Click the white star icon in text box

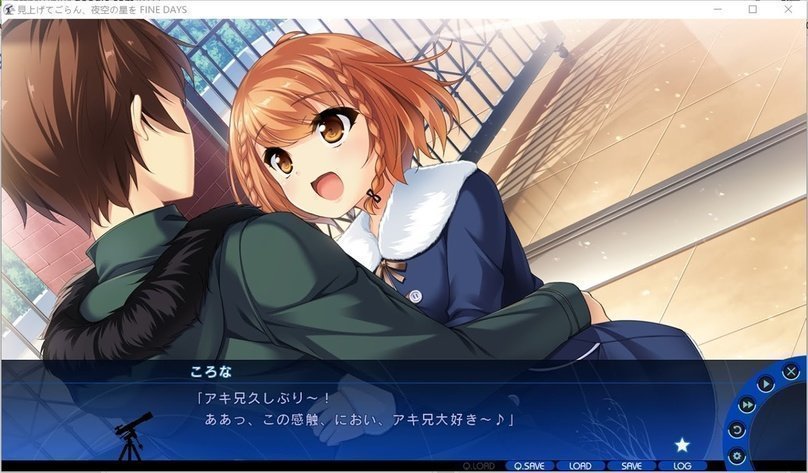tap(682, 445)
